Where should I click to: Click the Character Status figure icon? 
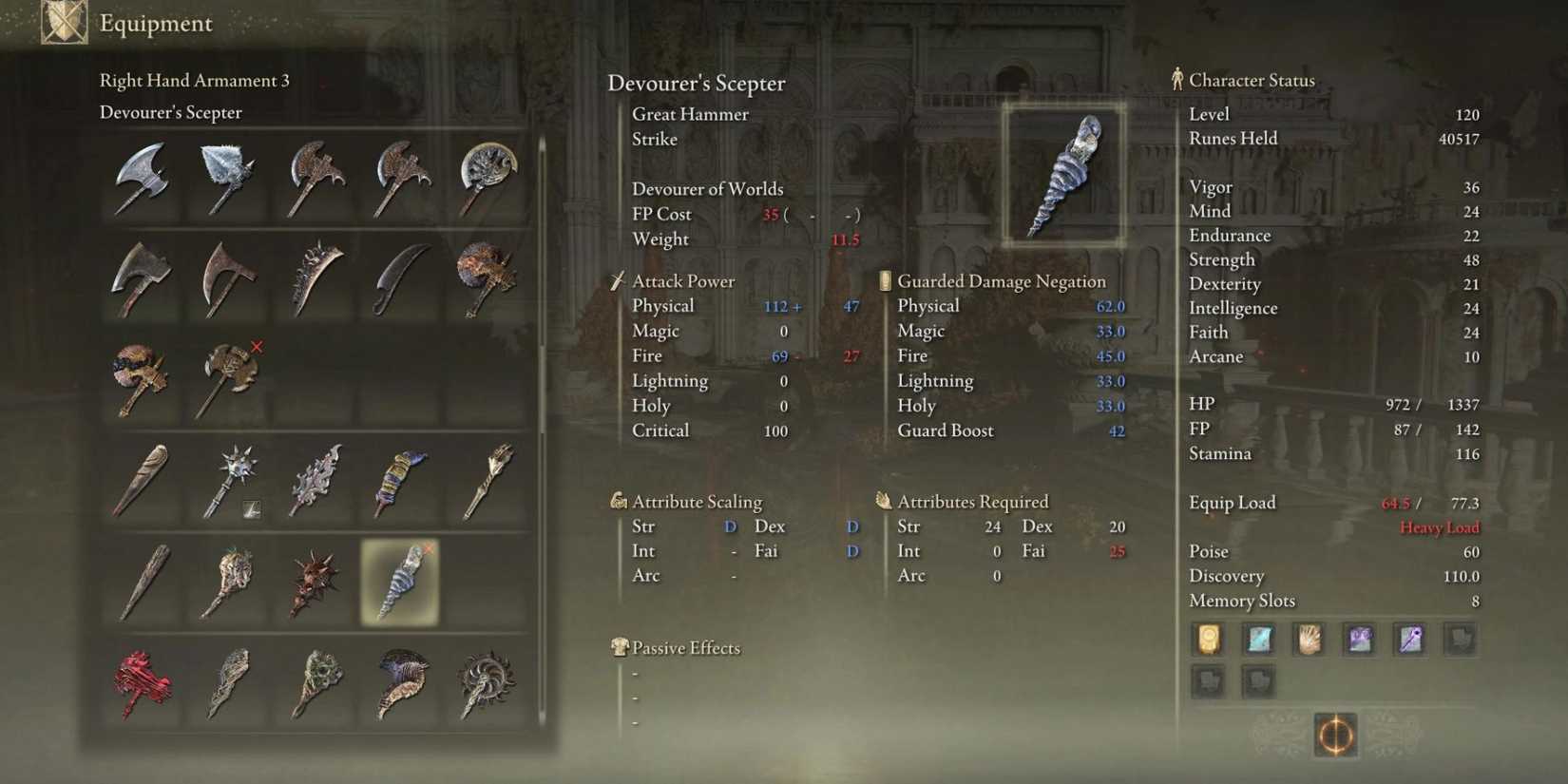pos(1176,80)
